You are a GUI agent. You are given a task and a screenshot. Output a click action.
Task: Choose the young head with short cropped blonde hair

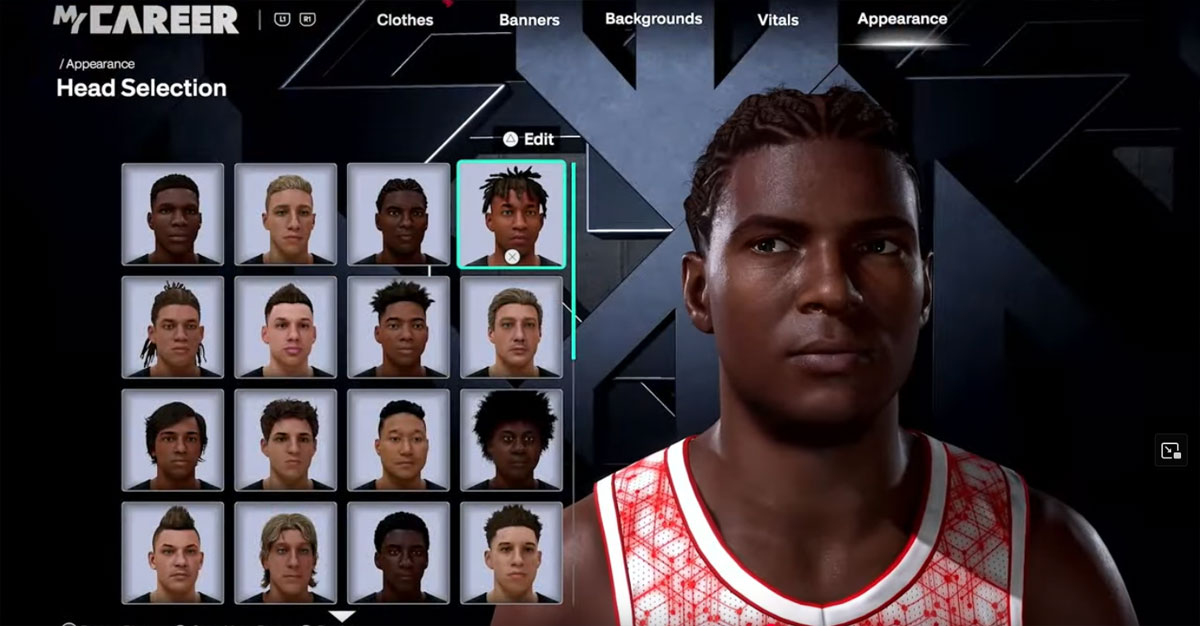coord(286,214)
